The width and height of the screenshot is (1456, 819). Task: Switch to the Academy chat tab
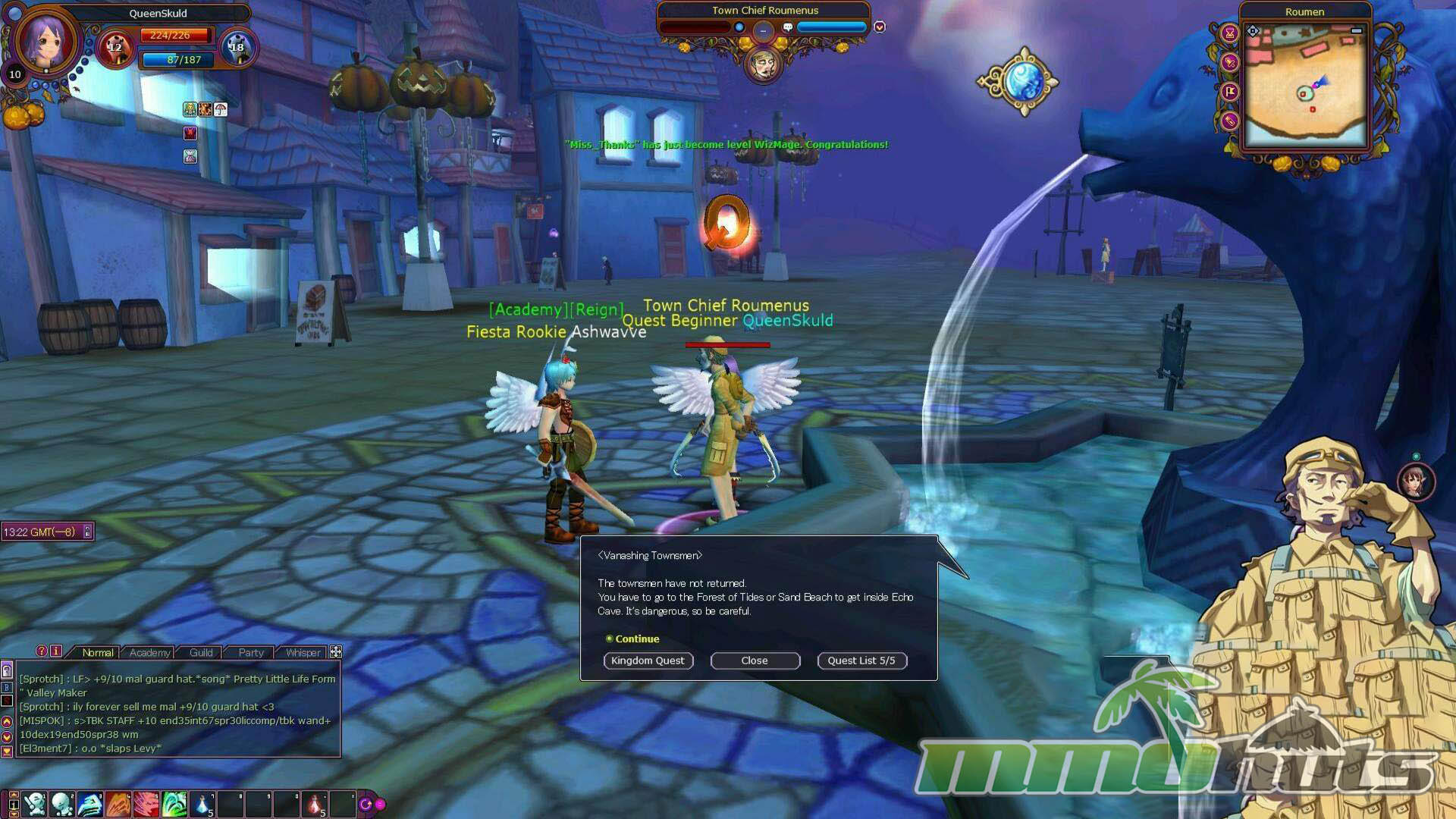pyautogui.click(x=149, y=652)
